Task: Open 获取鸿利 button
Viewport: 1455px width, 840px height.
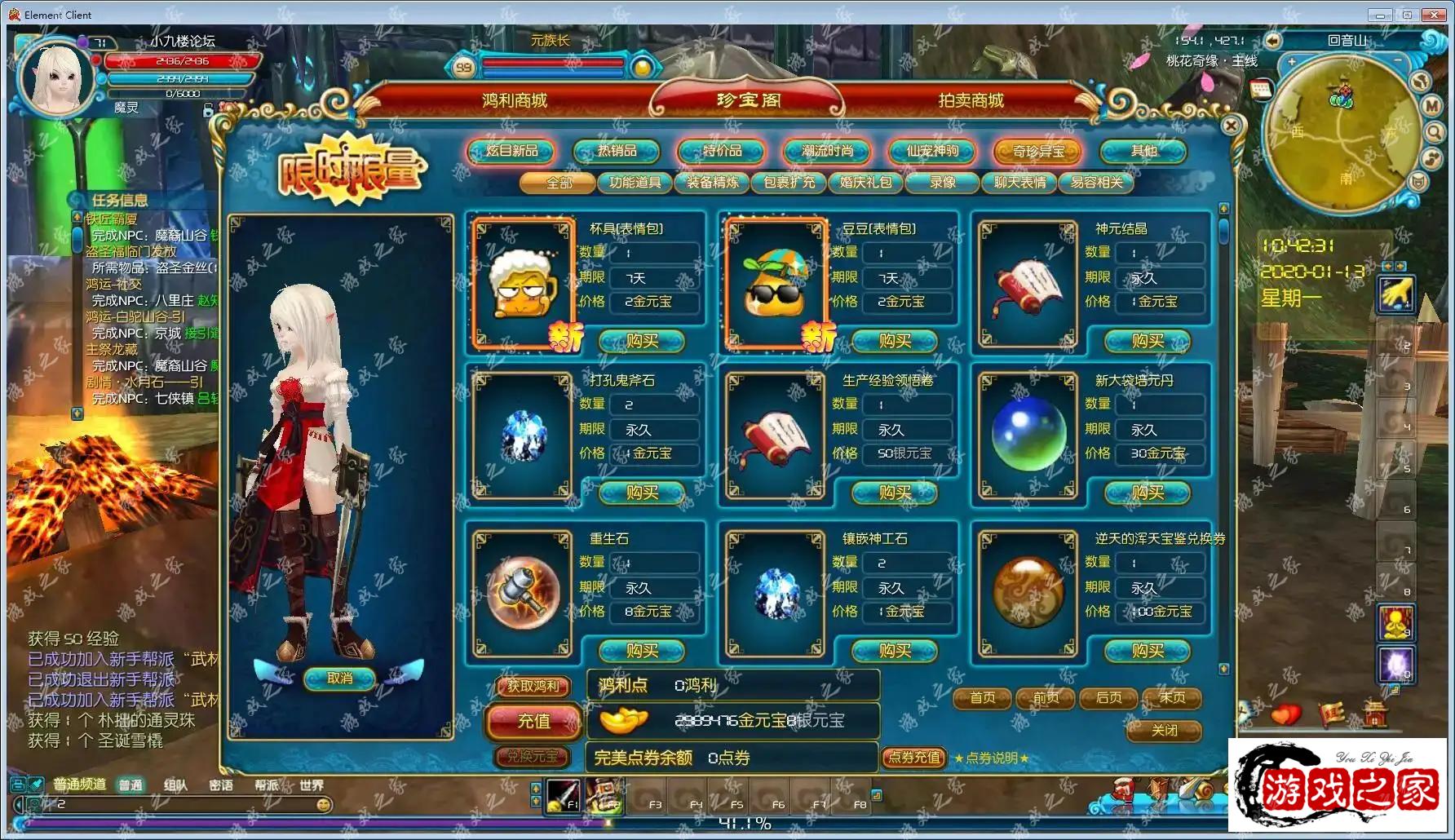Action: click(x=533, y=687)
